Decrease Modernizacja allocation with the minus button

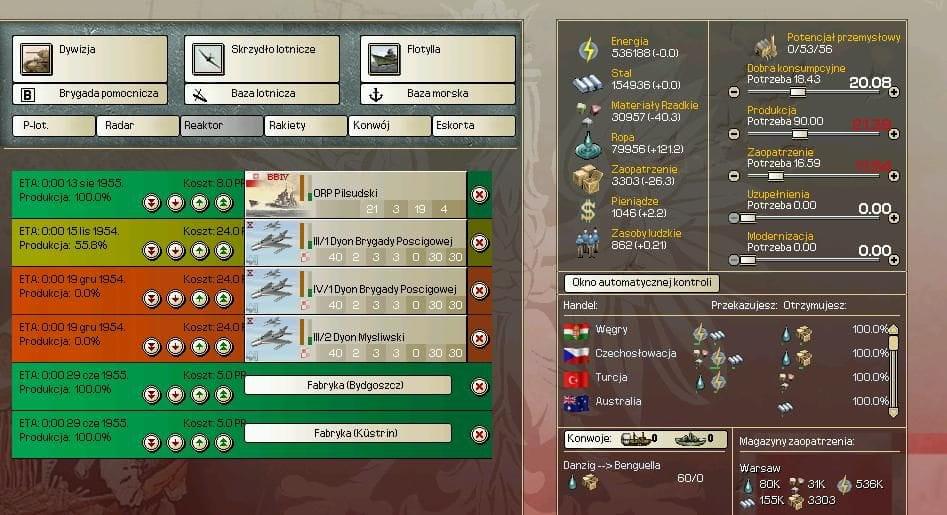coord(735,259)
